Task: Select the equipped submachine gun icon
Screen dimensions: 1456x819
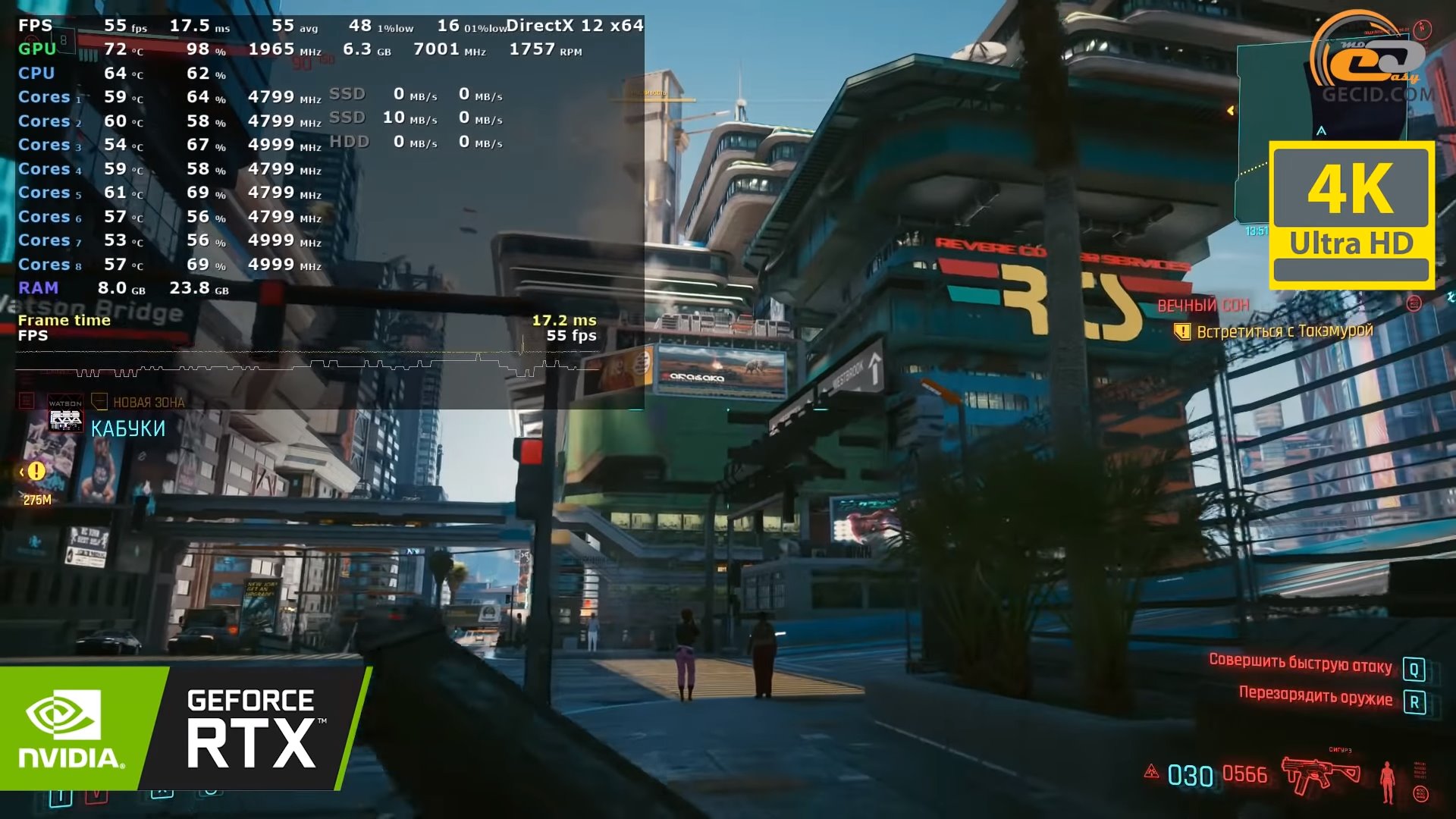Action: tap(1320, 773)
